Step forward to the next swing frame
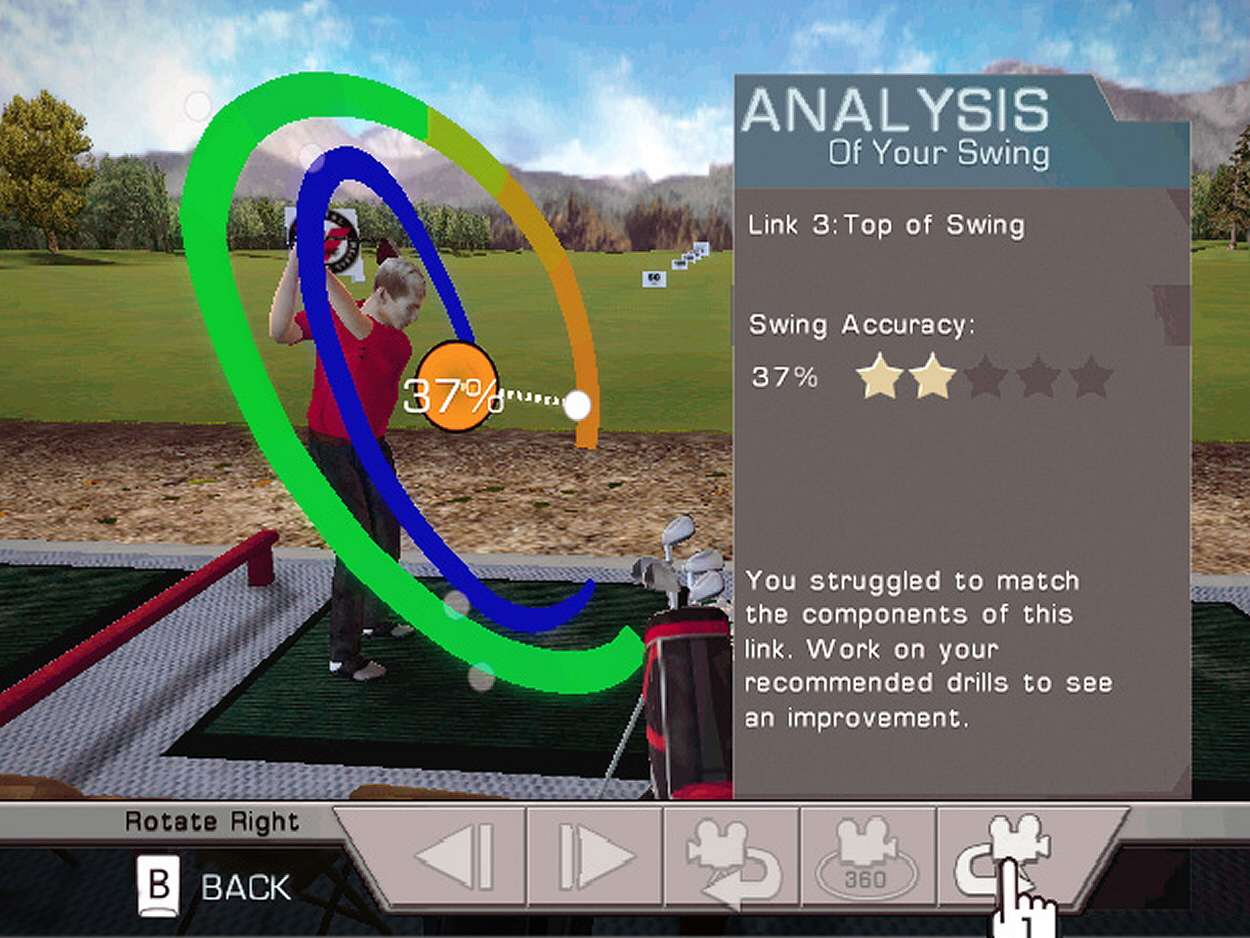This screenshot has height=938, width=1250. [x=595, y=858]
